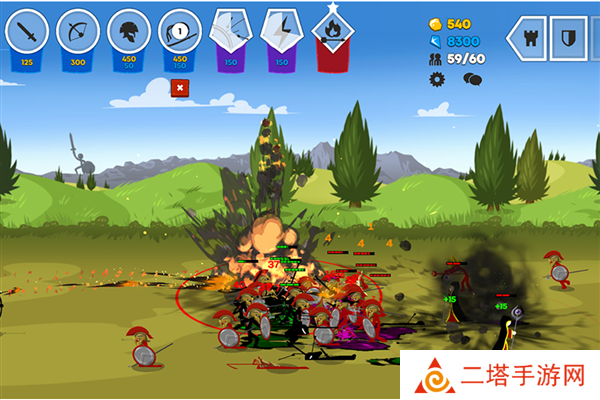Train a sword unit for 125 gold
600x400 pixels.
(27, 34)
